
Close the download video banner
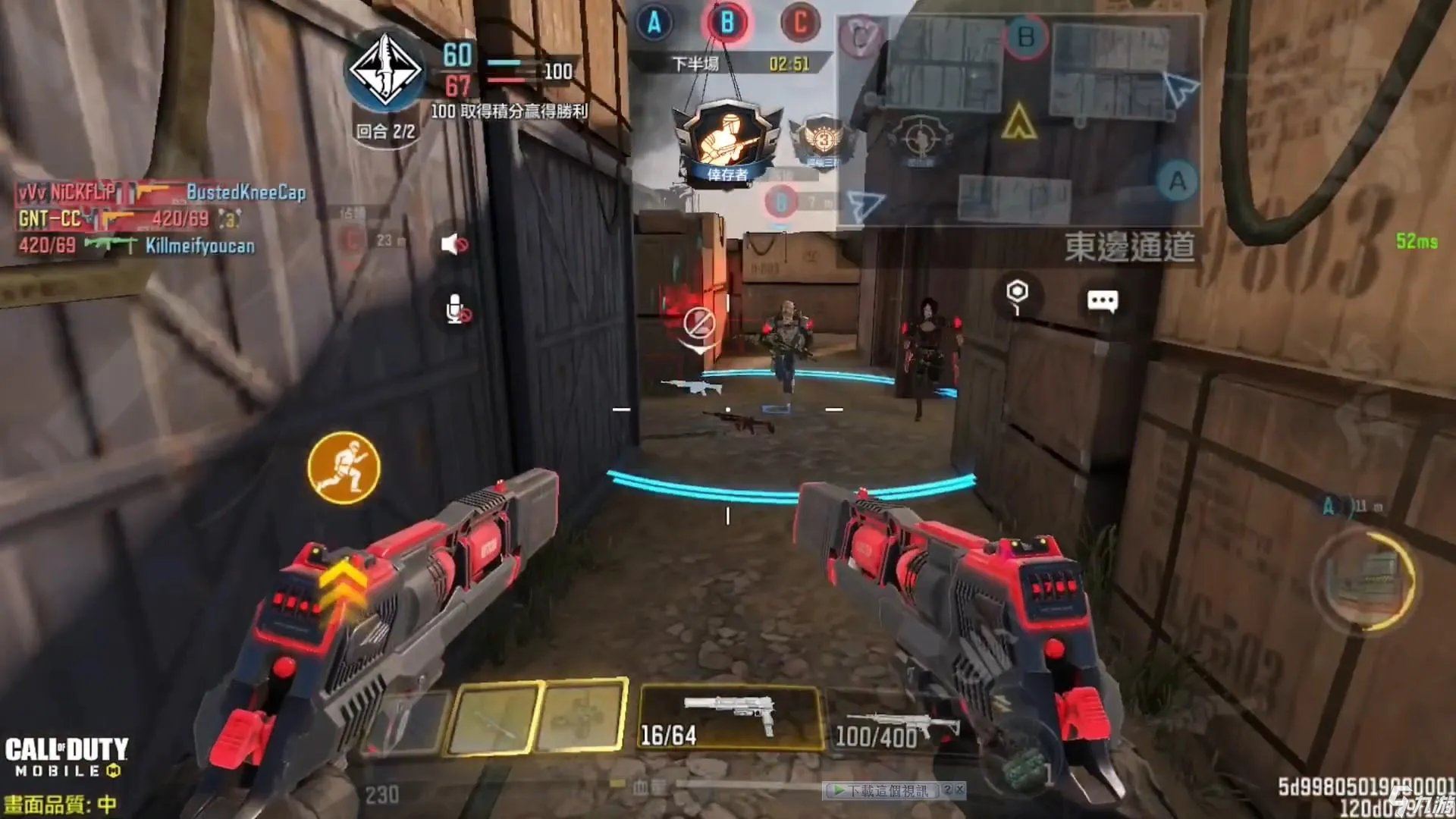pyautogui.click(x=959, y=790)
